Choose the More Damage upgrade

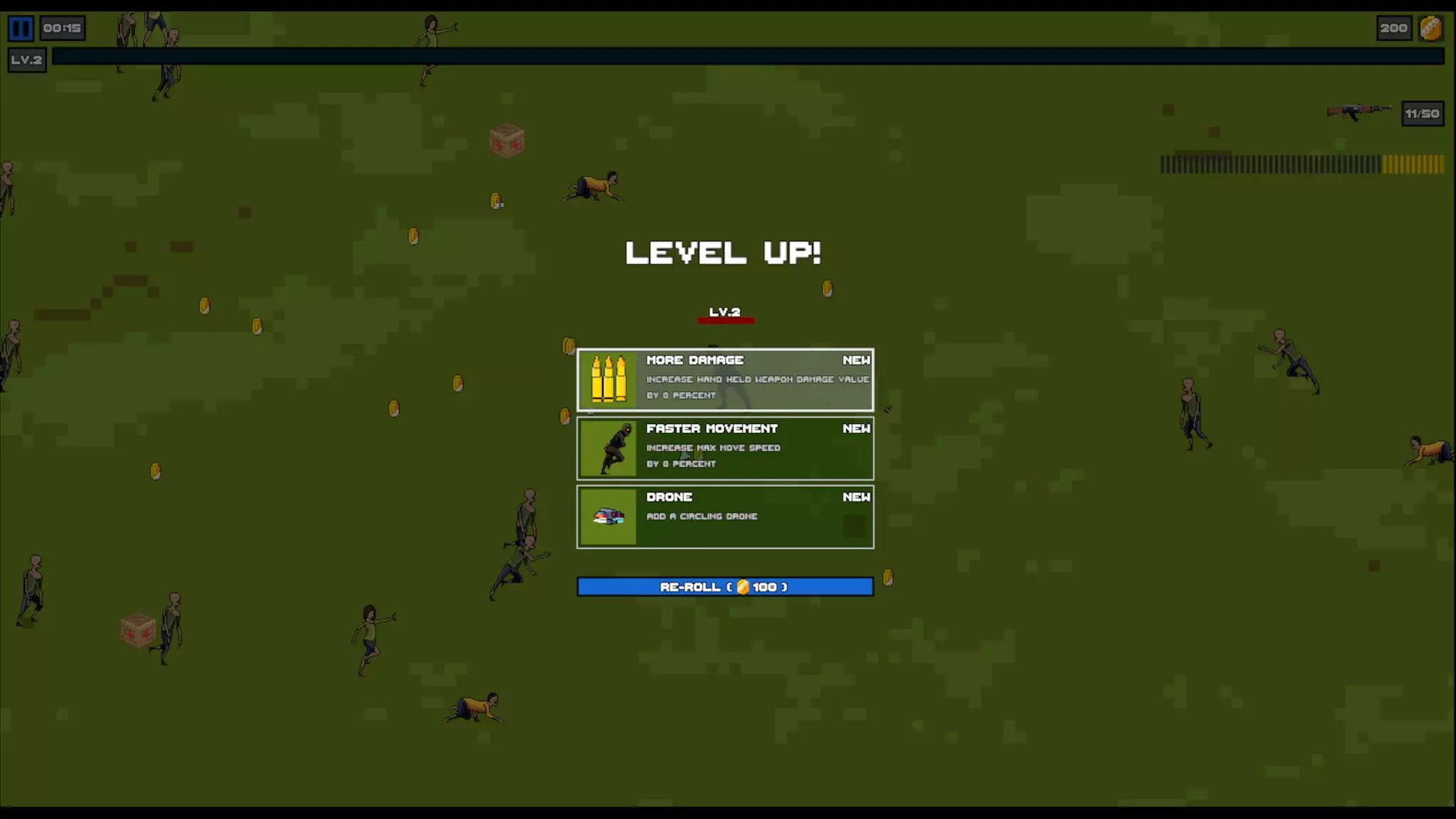(725, 380)
